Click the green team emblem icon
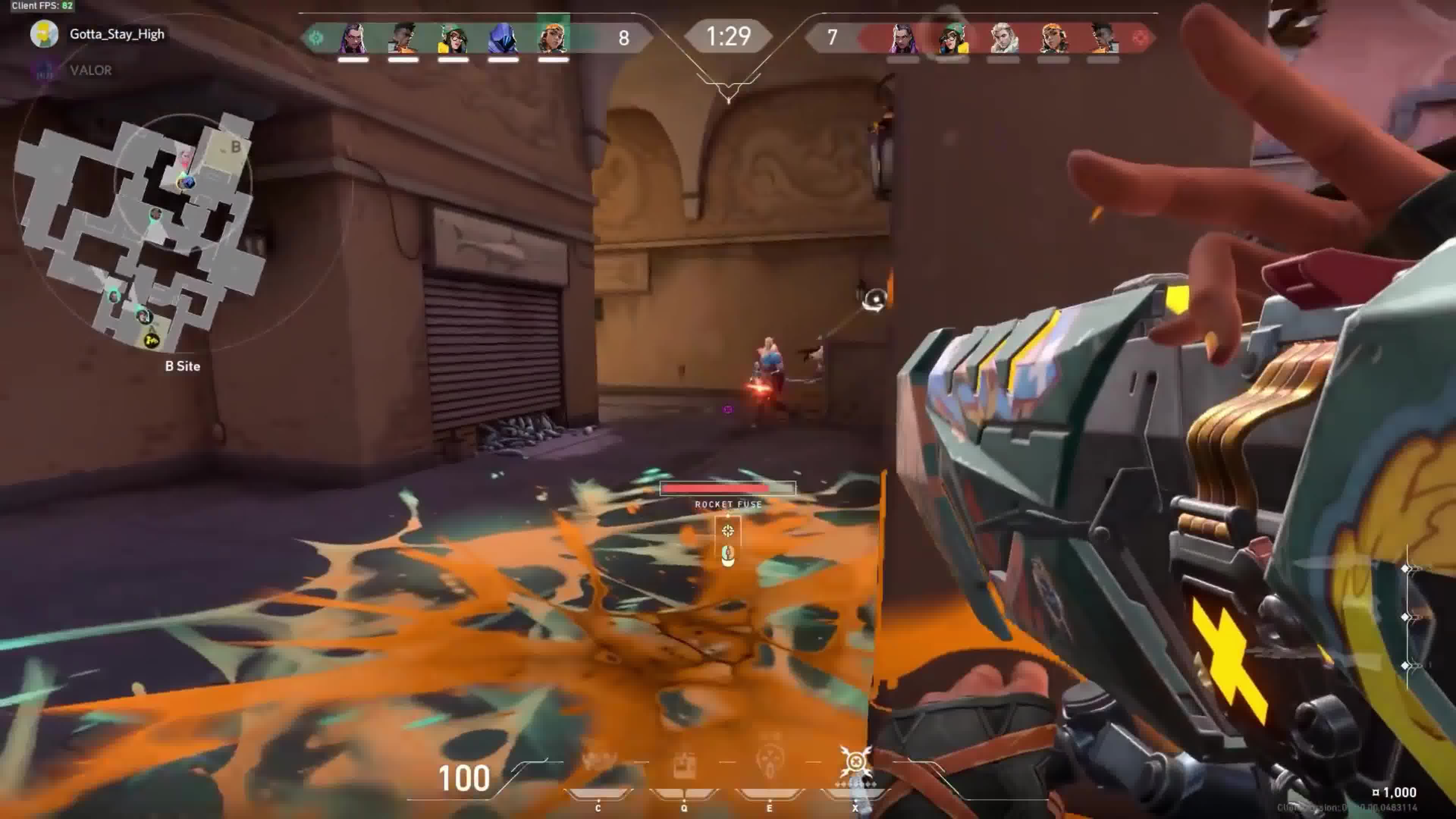The height and width of the screenshot is (819, 1456). [x=316, y=38]
